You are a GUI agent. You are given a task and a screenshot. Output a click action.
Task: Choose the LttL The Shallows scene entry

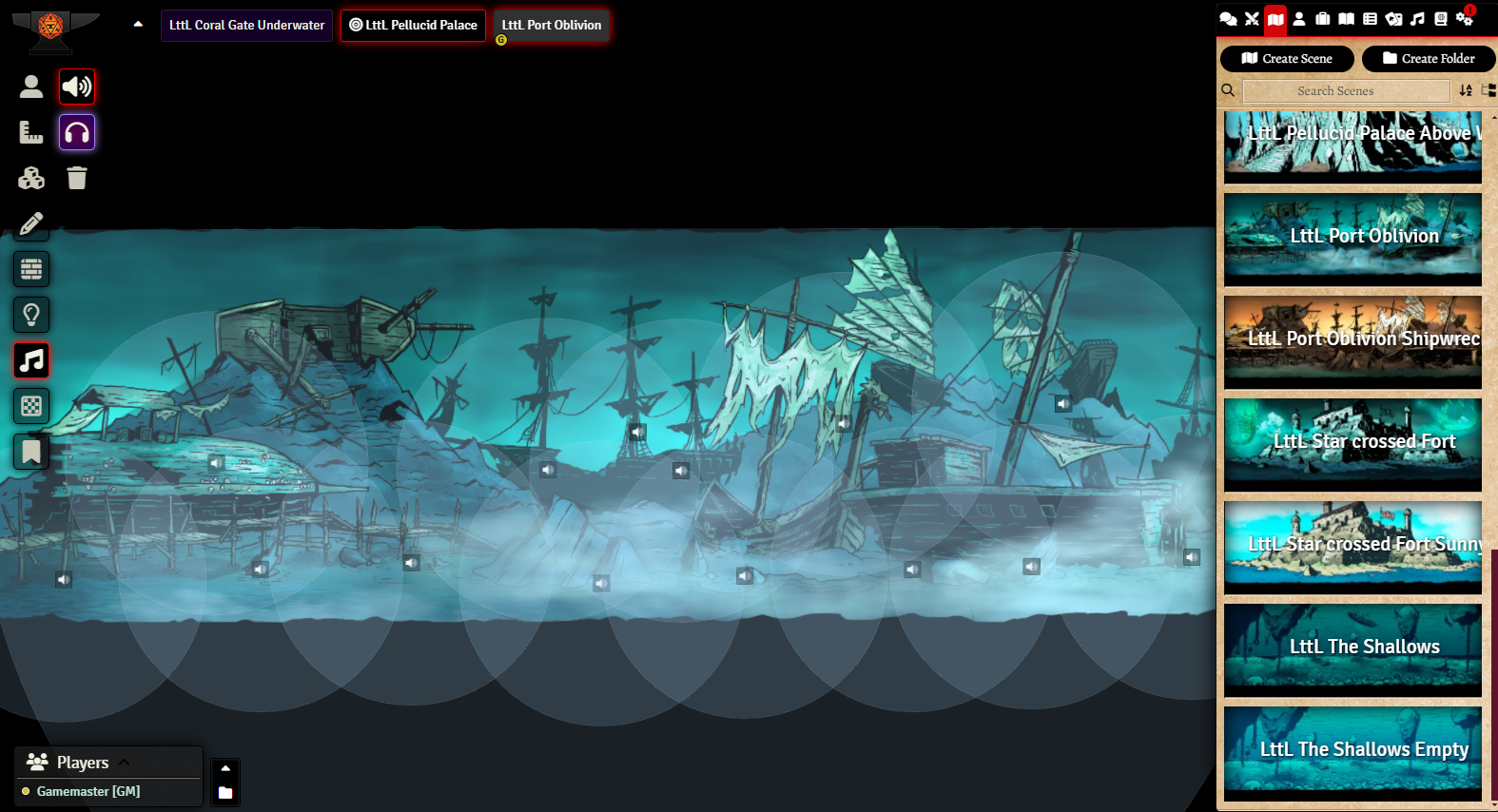pyautogui.click(x=1352, y=649)
